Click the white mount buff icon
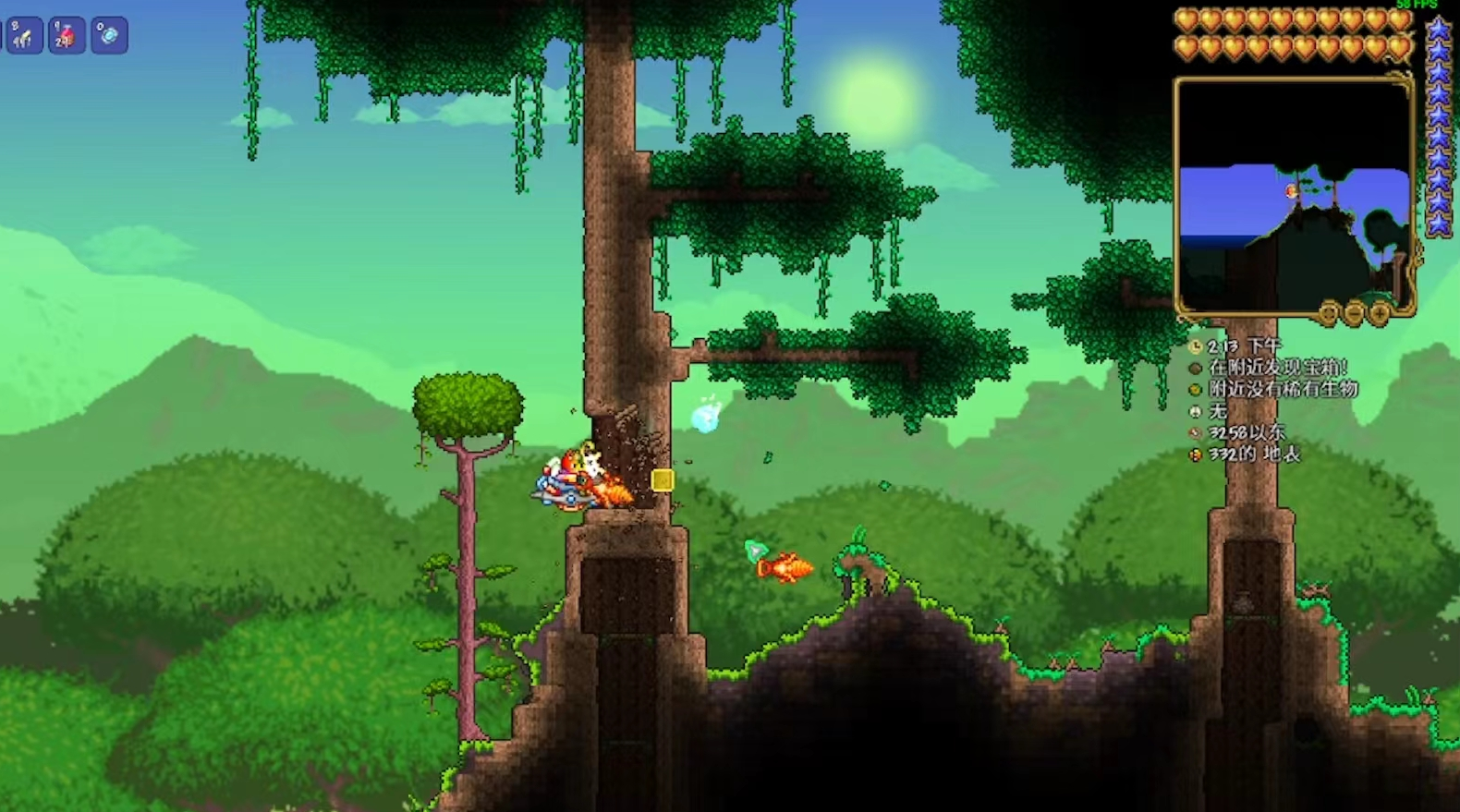The height and width of the screenshot is (812, 1460). coord(24,36)
